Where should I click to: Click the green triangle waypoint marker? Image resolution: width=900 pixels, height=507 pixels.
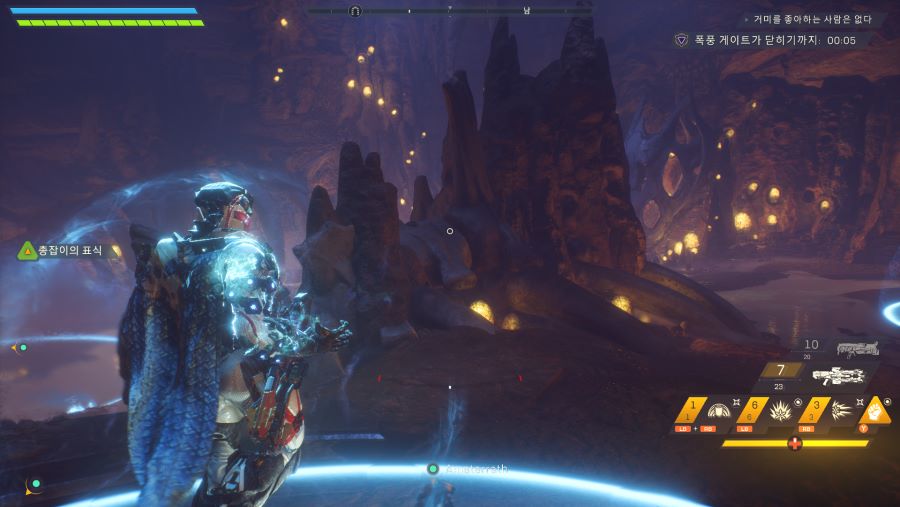(x=27, y=250)
